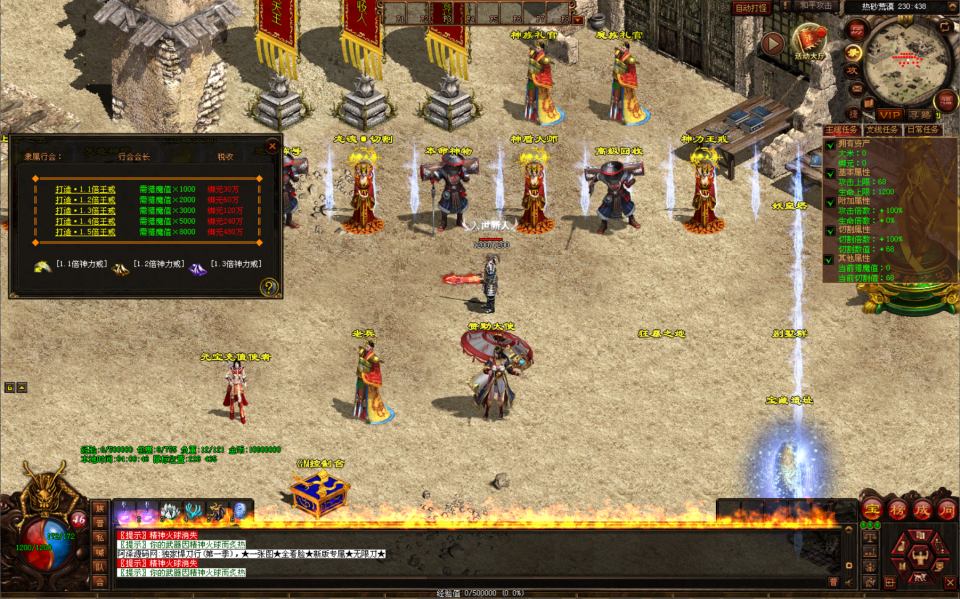Image resolution: width=960 pixels, height=599 pixels.
Task: Switch the 和平攻击 attack mode
Action: (817, 7)
